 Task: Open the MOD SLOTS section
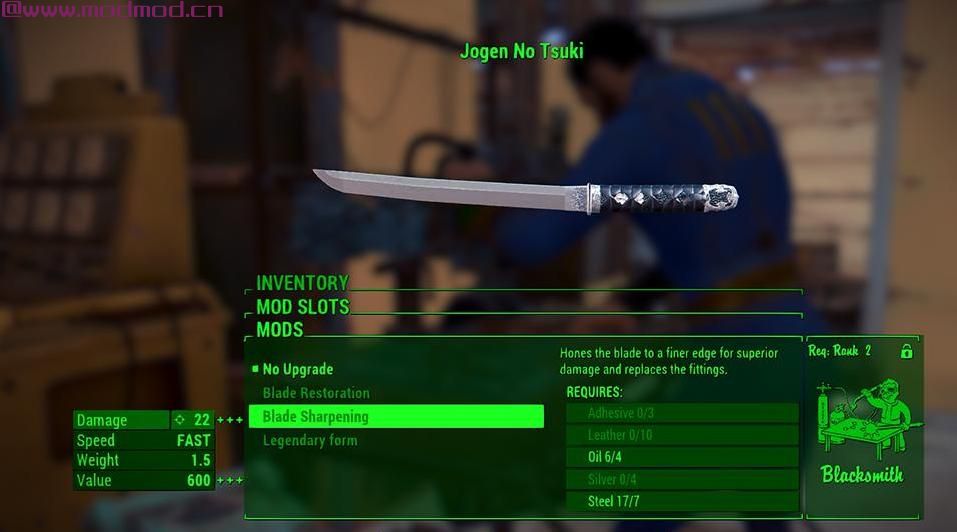coord(303,307)
